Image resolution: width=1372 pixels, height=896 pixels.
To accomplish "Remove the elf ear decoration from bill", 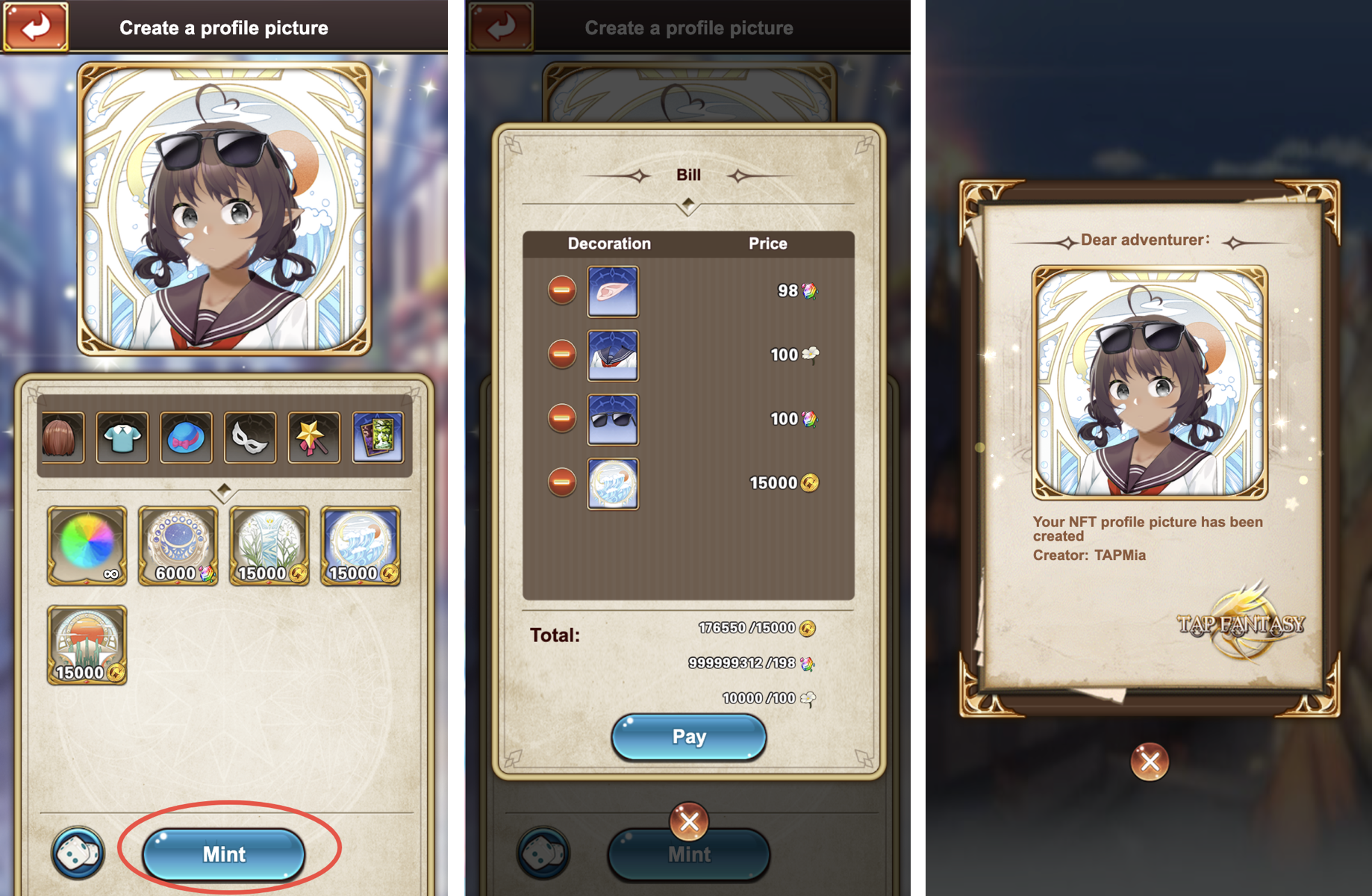I will 562,290.
